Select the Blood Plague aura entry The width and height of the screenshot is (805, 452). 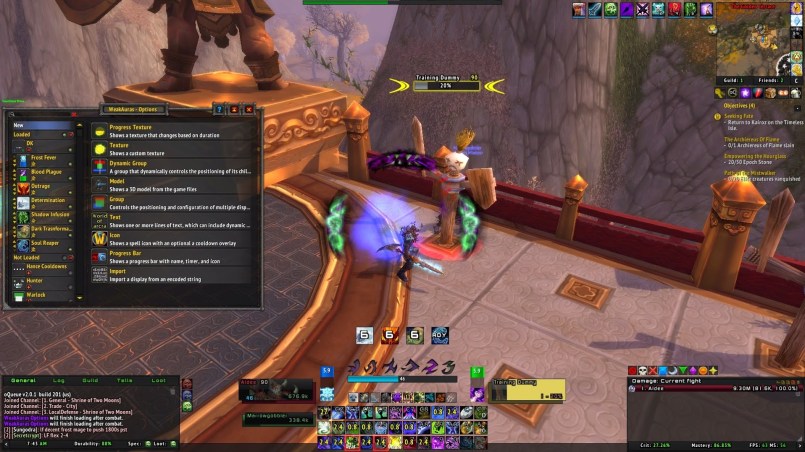45,172
